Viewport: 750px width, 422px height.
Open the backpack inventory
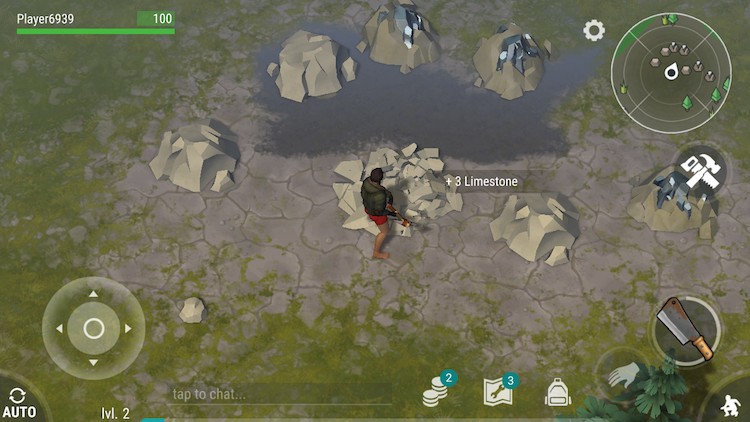pos(558,392)
